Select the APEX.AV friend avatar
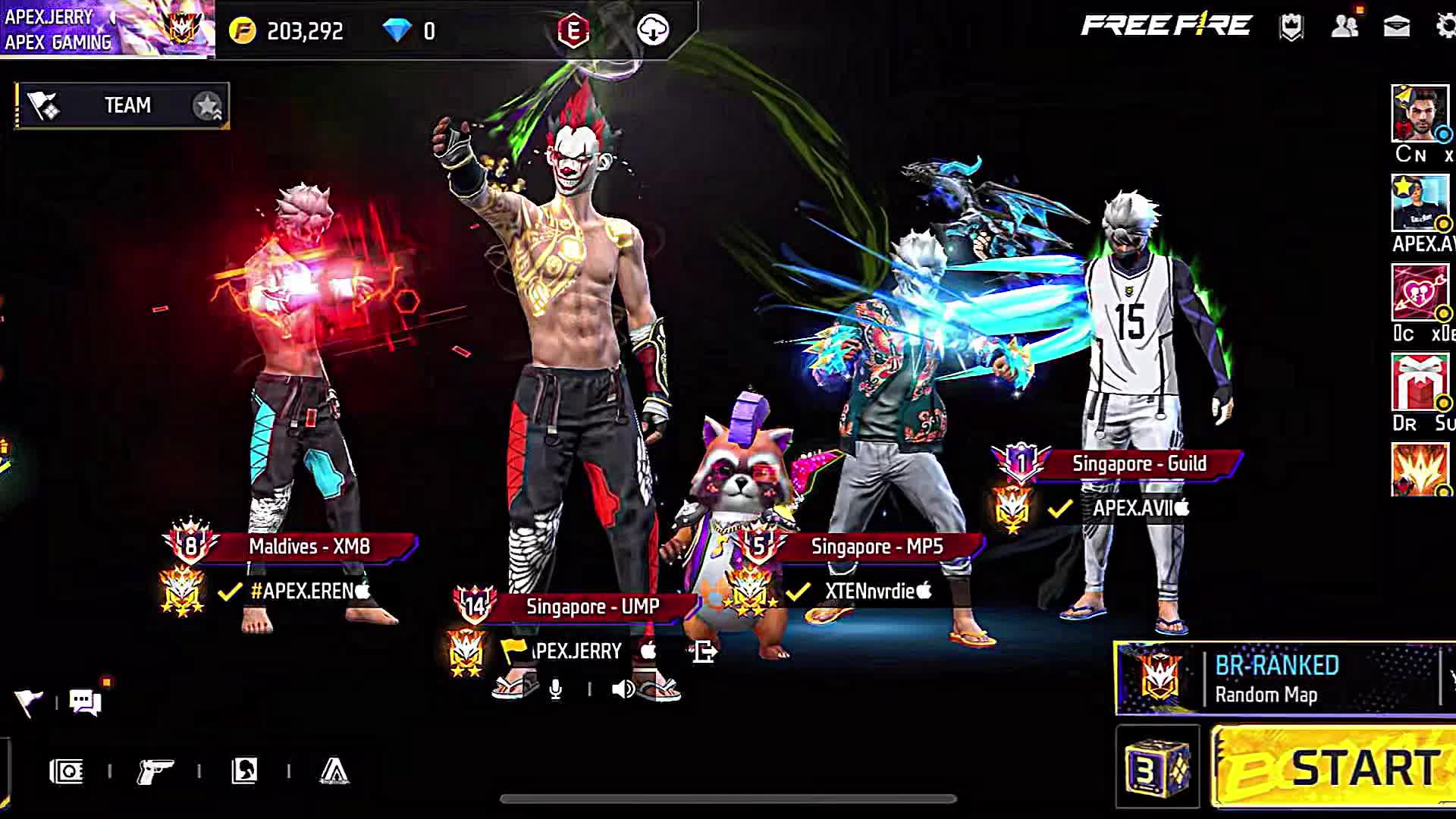Screen dimensions: 1456x819 coord(1420,203)
